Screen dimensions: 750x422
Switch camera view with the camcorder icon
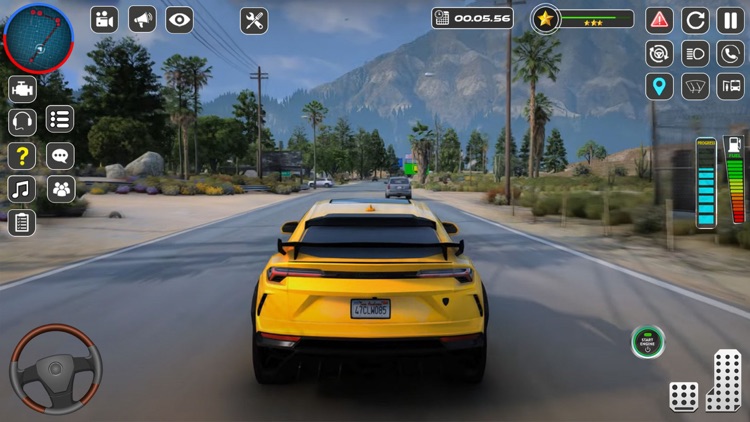click(x=104, y=19)
